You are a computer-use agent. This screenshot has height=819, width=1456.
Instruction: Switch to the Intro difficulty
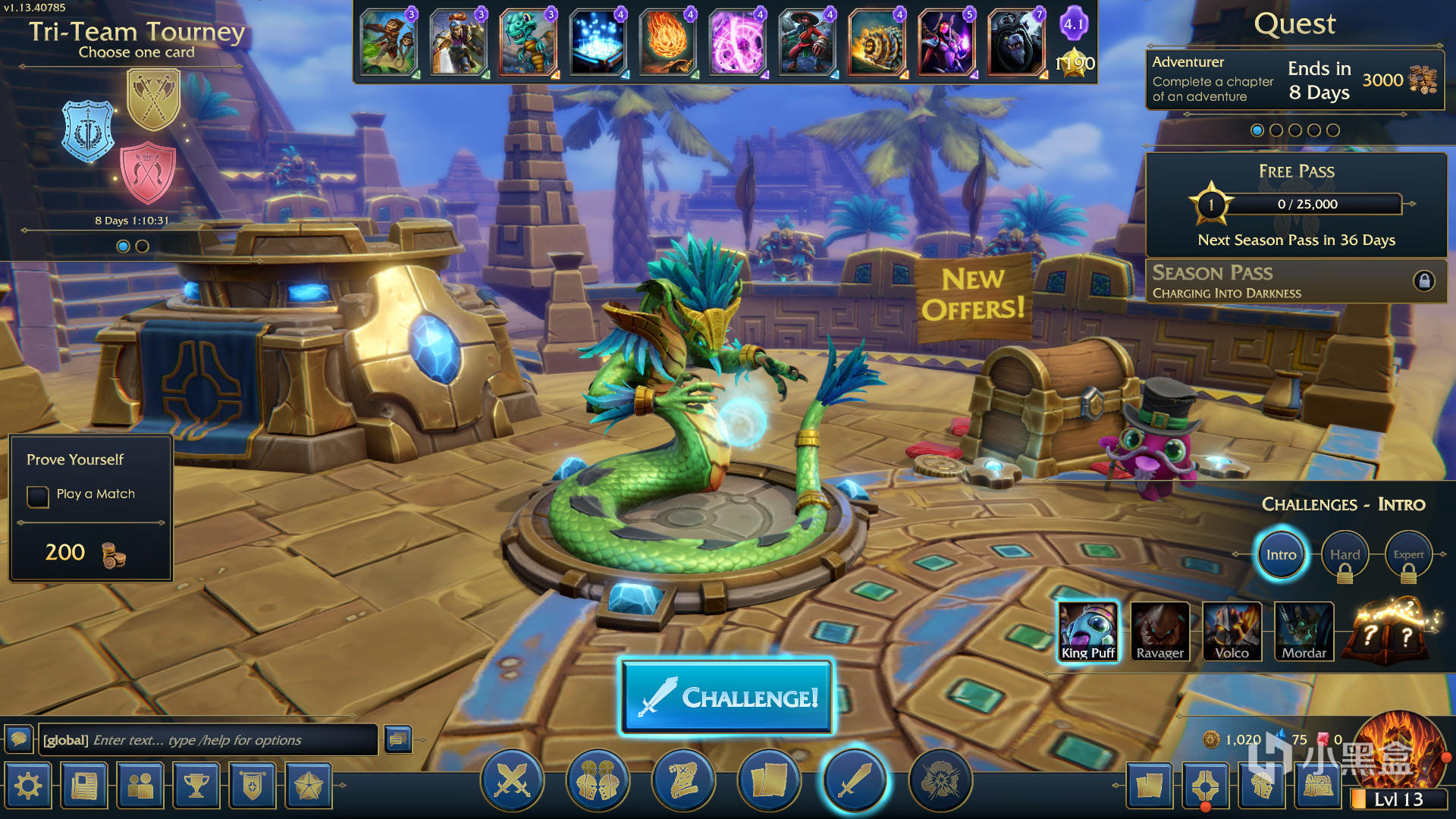pyautogui.click(x=1281, y=554)
